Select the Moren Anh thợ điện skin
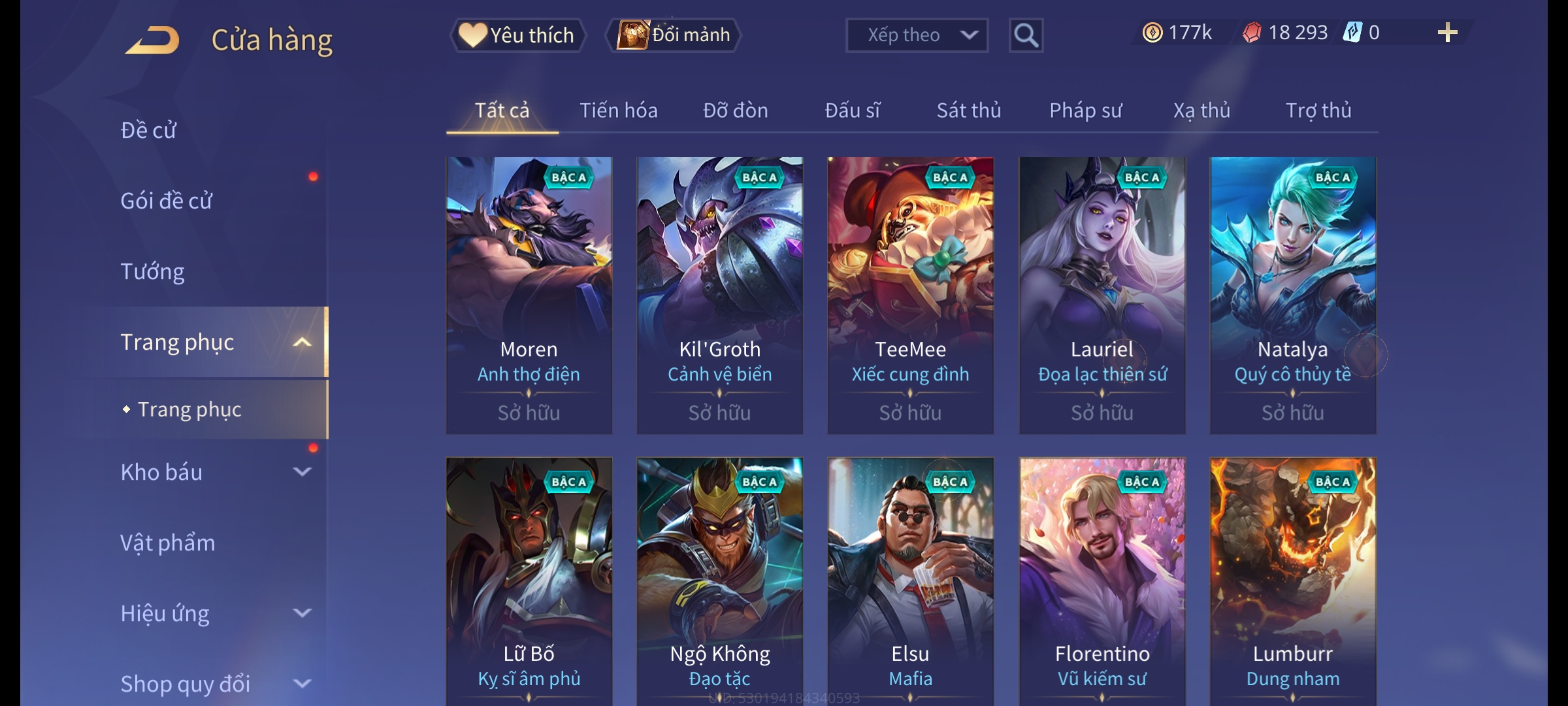 529,295
